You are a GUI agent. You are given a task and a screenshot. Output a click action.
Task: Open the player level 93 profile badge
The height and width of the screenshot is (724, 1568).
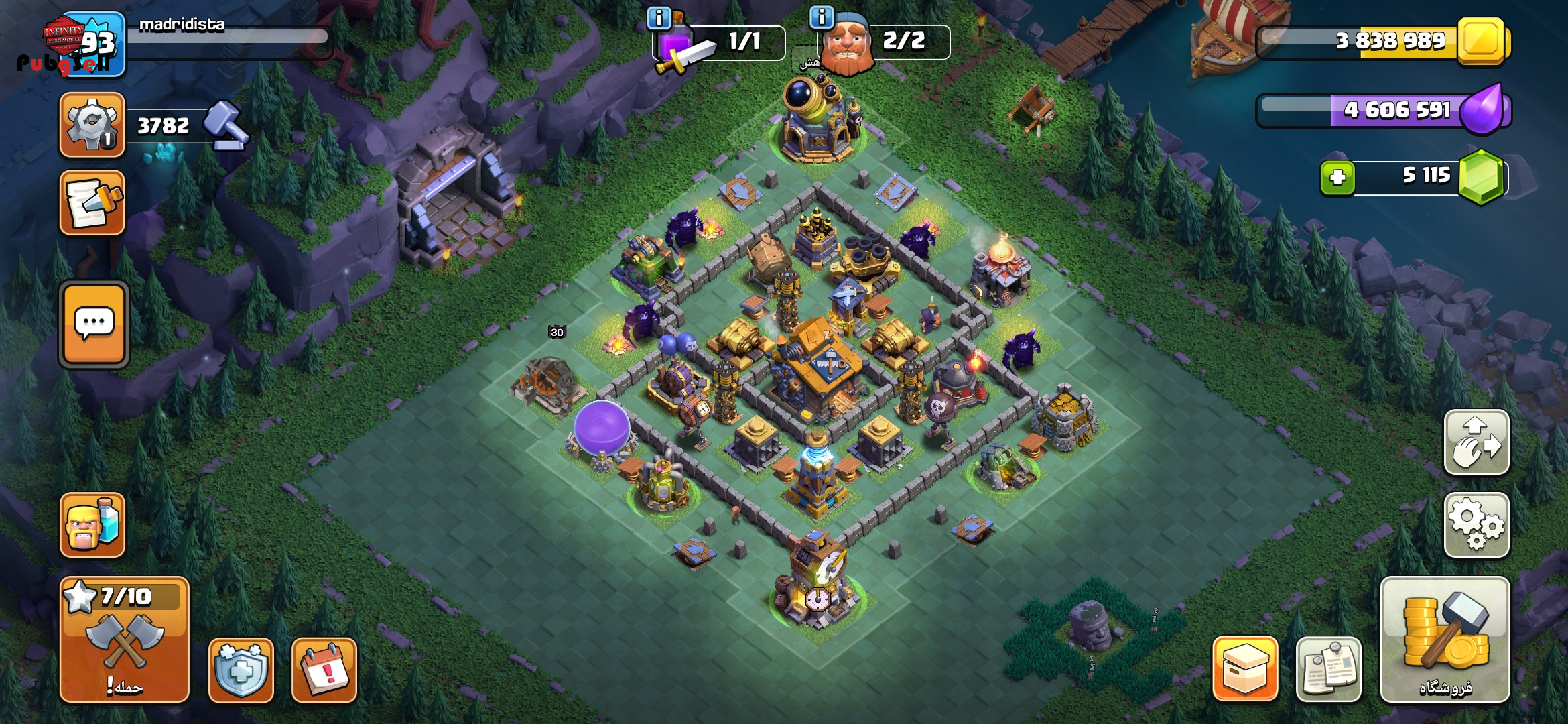94,44
